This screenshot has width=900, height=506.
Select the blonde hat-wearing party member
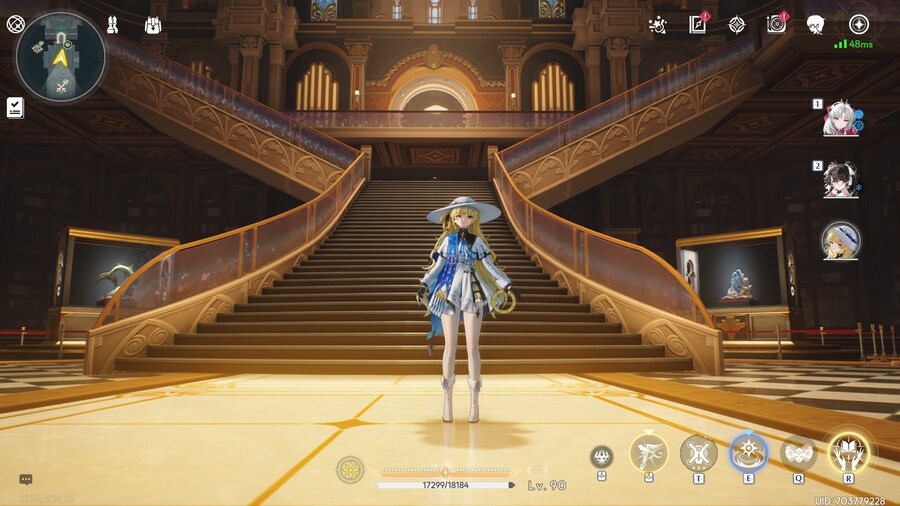[x=840, y=241]
